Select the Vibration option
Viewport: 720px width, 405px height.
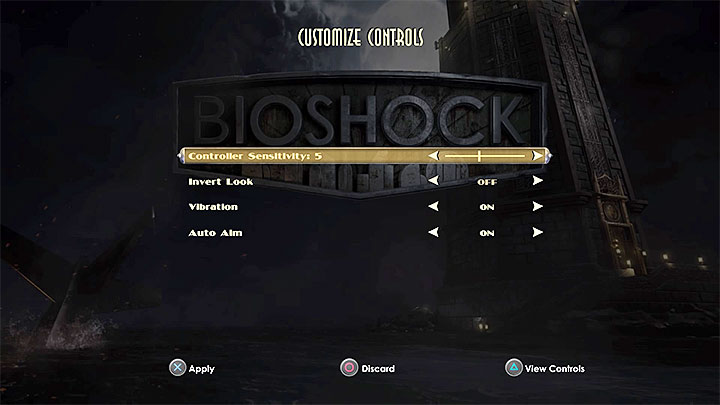click(213, 207)
